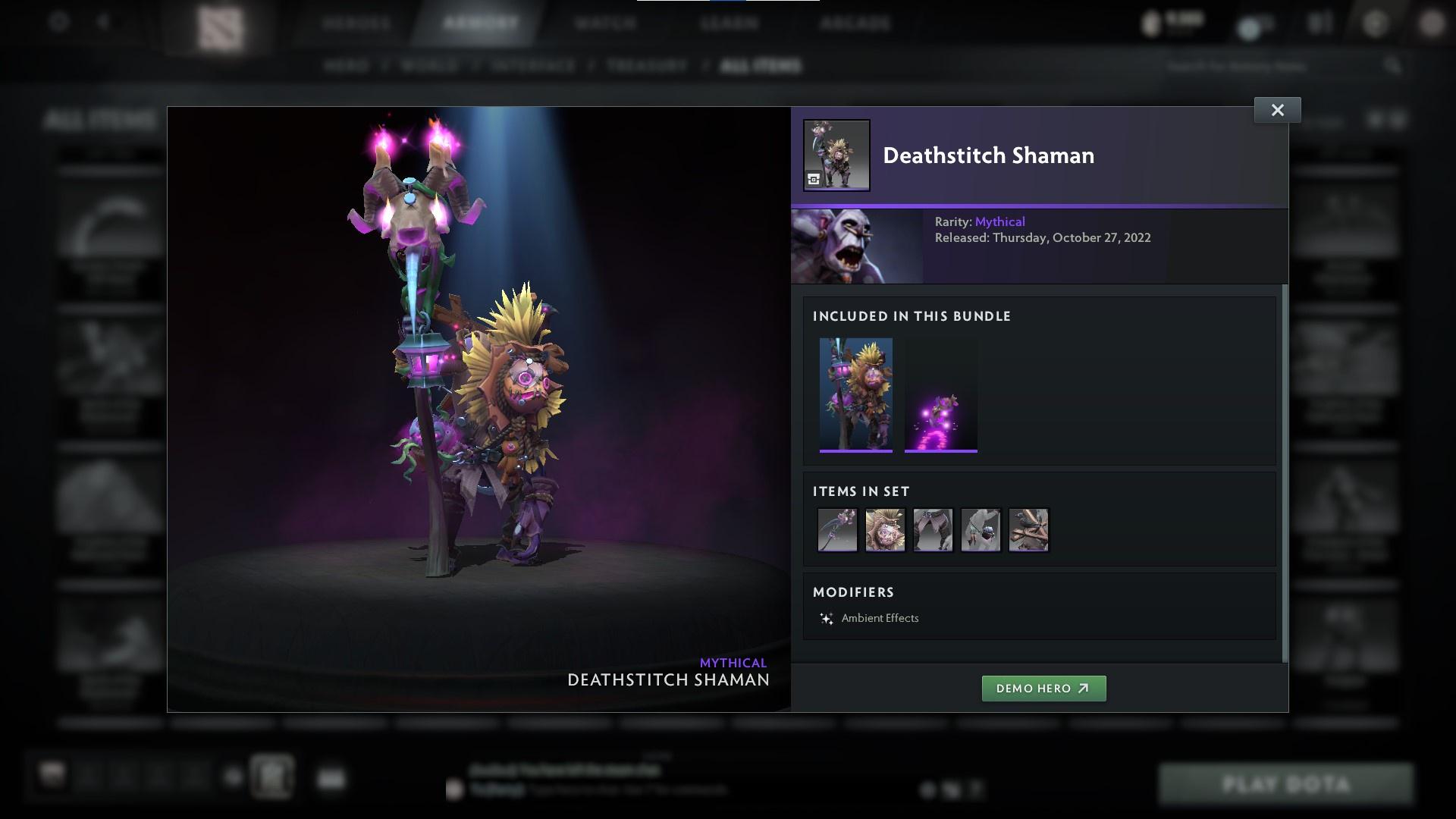Toggle the small overlay icon on the bundle preview

point(814,180)
